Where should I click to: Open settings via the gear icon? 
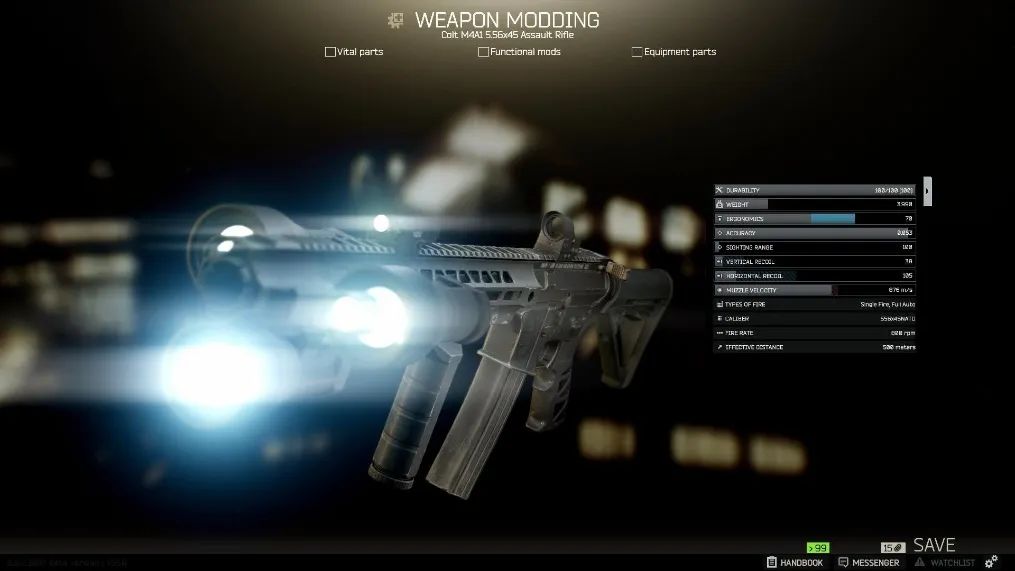(992, 563)
